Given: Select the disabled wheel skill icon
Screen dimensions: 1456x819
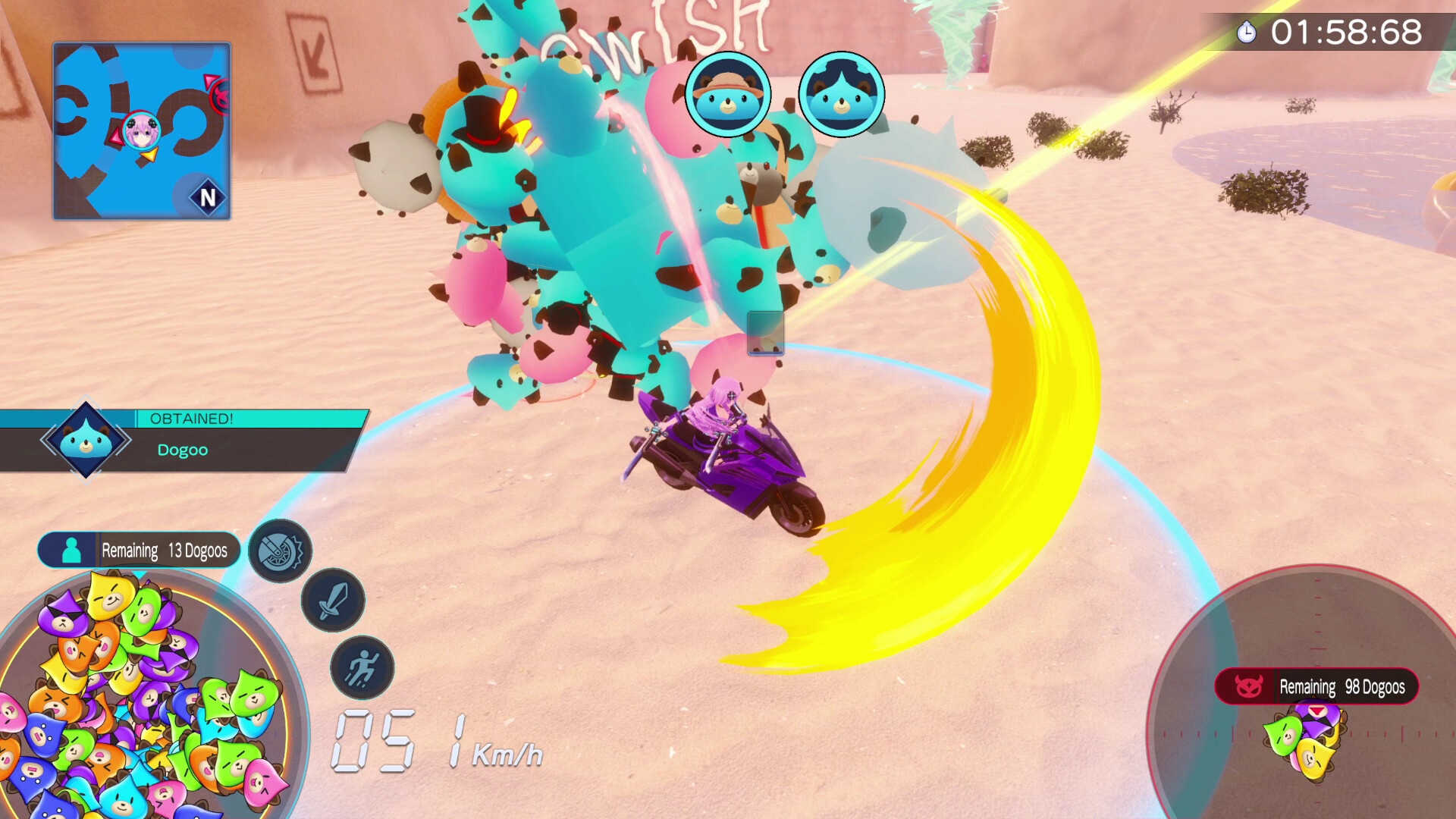Looking at the screenshot, I should (280, 551).
